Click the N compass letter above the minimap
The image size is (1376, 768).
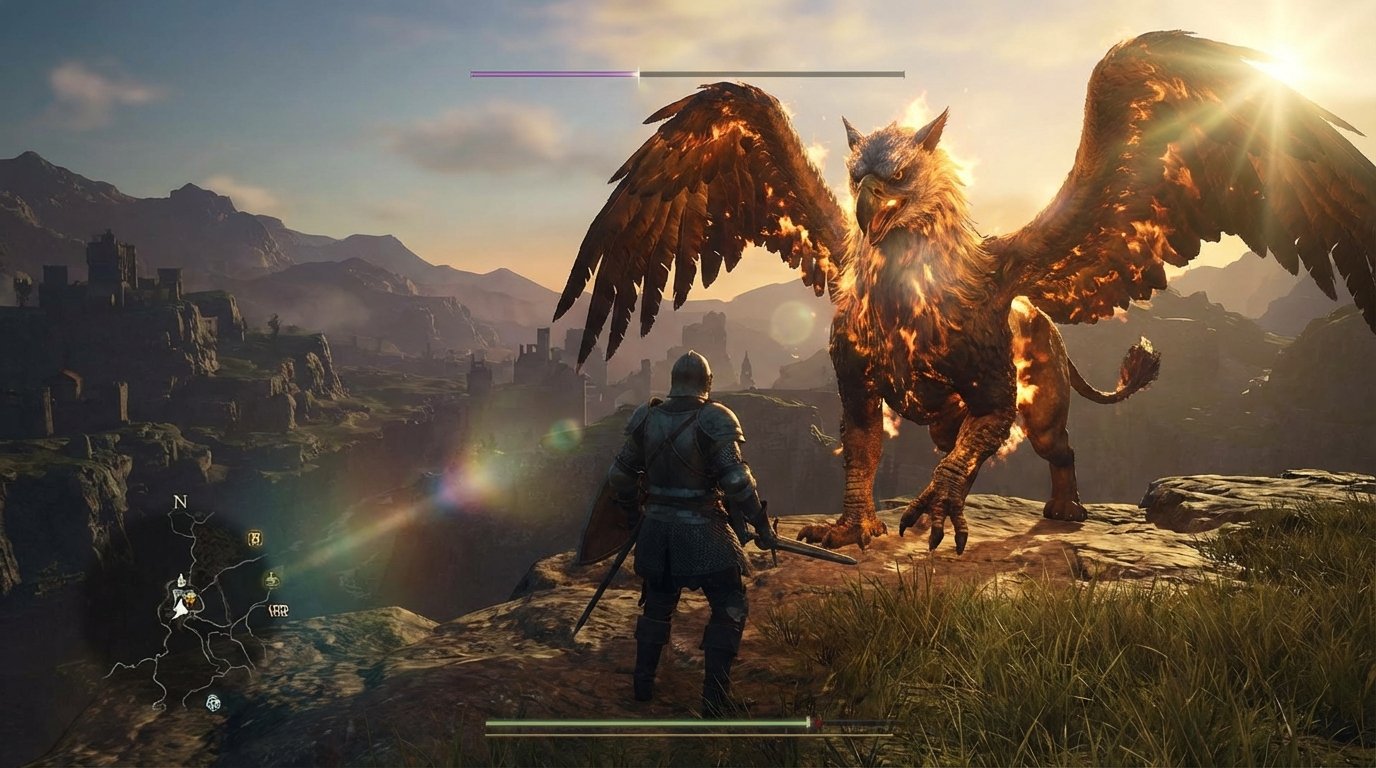pyautogui.click(x=179, y=503)
